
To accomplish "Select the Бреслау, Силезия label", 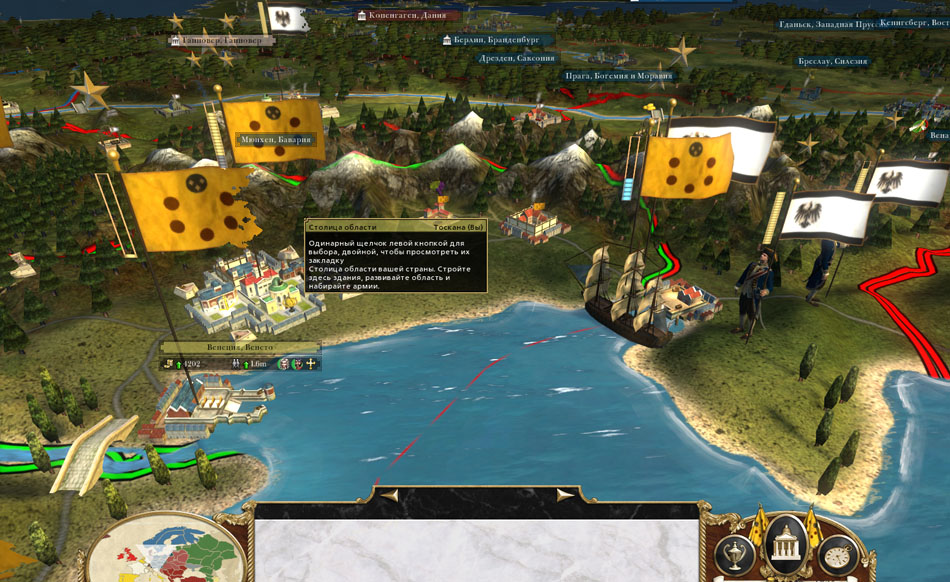I will (833, 62).
